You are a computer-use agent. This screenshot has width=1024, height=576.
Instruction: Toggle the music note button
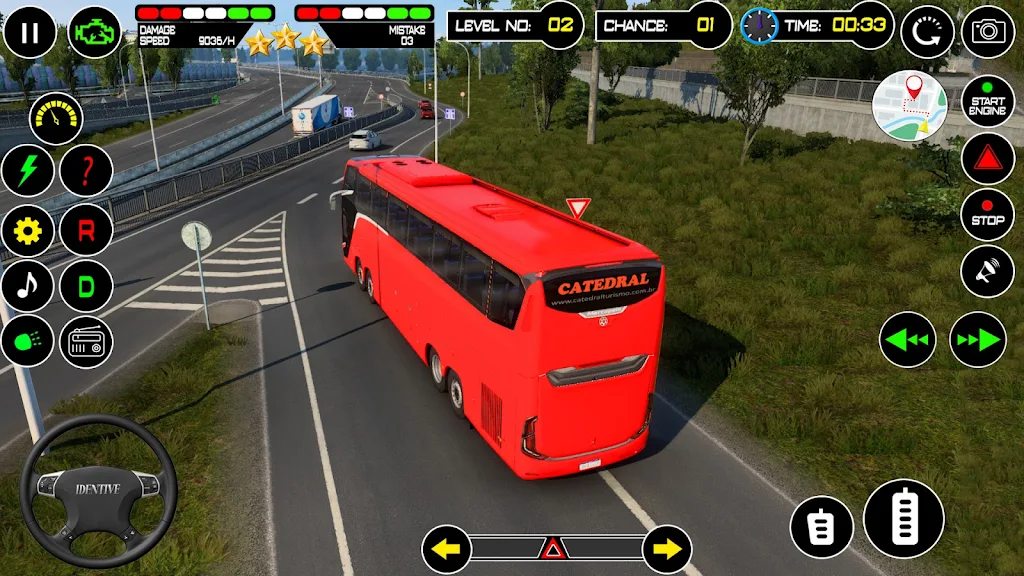click(x=28, y=286)
